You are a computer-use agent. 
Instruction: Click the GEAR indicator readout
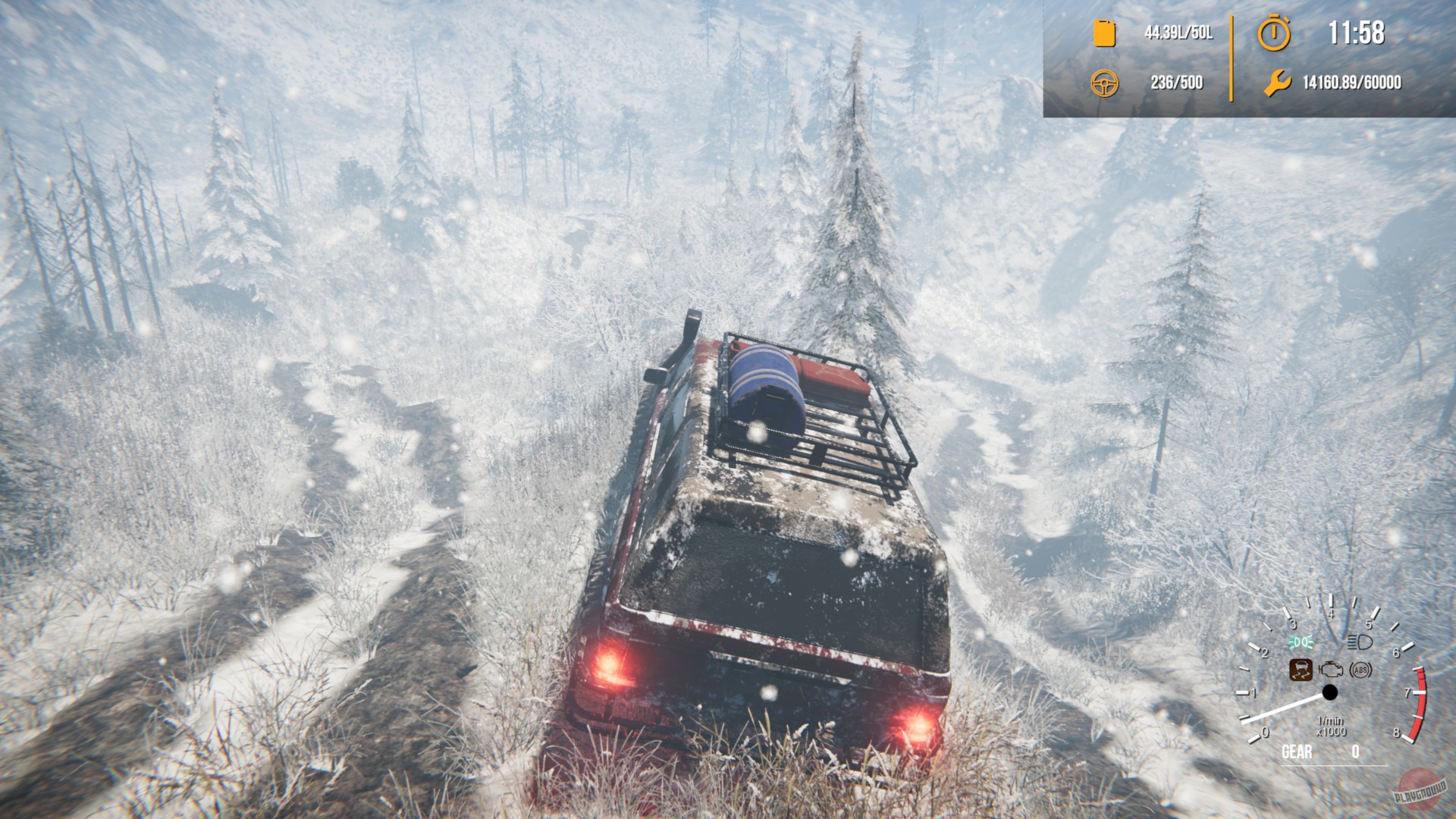point(1298,752)
